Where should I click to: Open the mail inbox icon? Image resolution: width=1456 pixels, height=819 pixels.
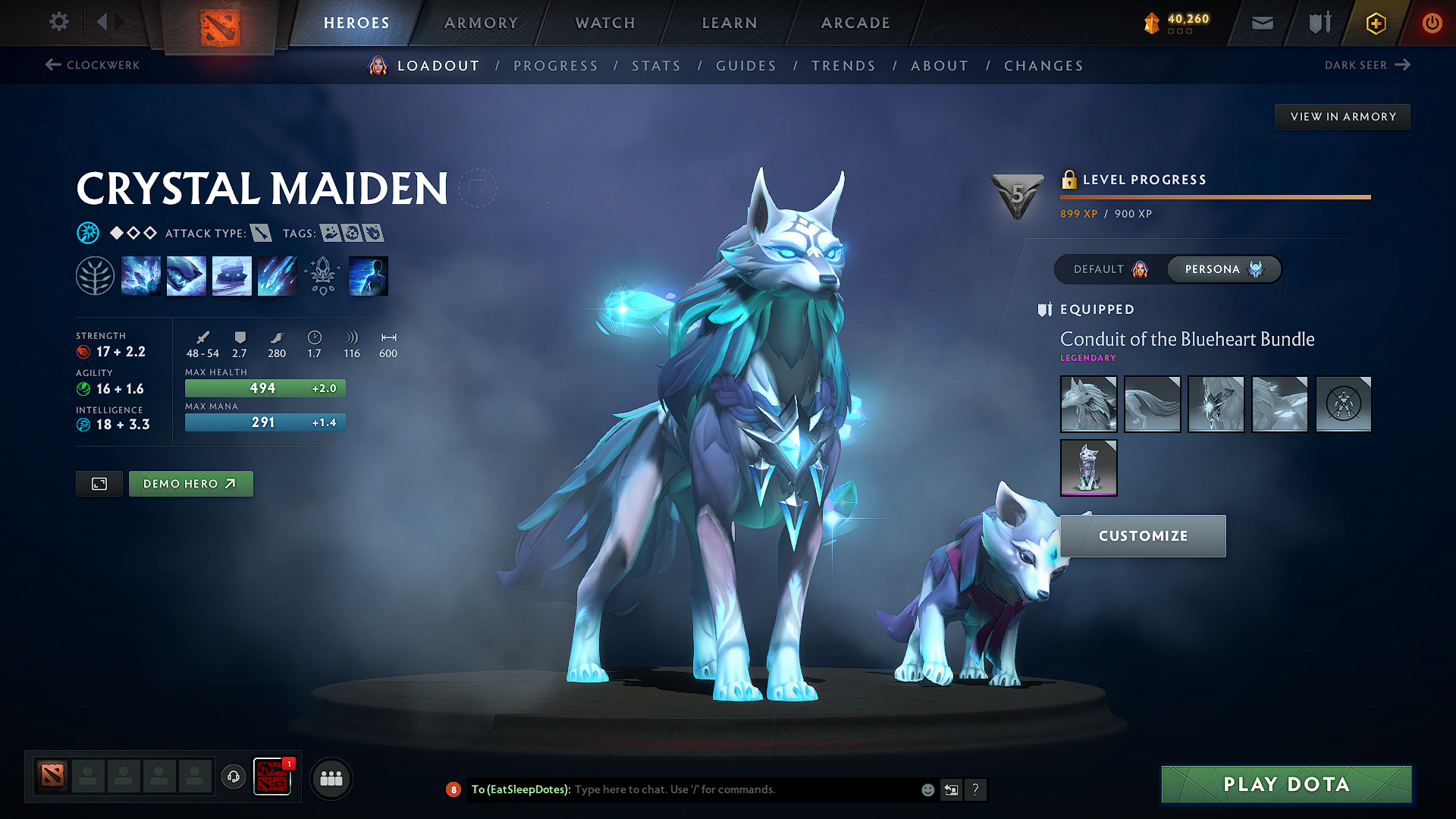pos(1262,24)
